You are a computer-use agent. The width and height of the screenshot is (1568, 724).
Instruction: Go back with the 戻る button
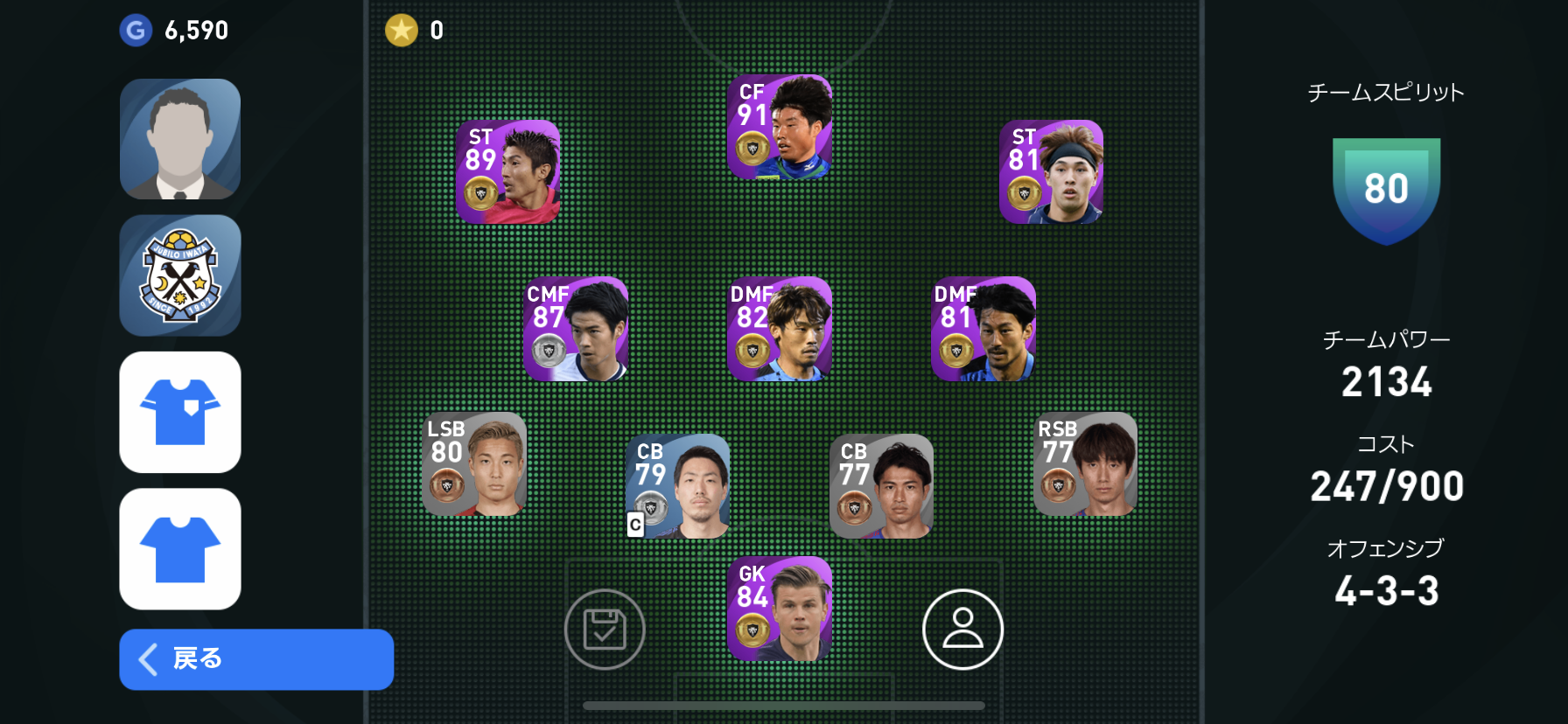click(x=255, y=658)
